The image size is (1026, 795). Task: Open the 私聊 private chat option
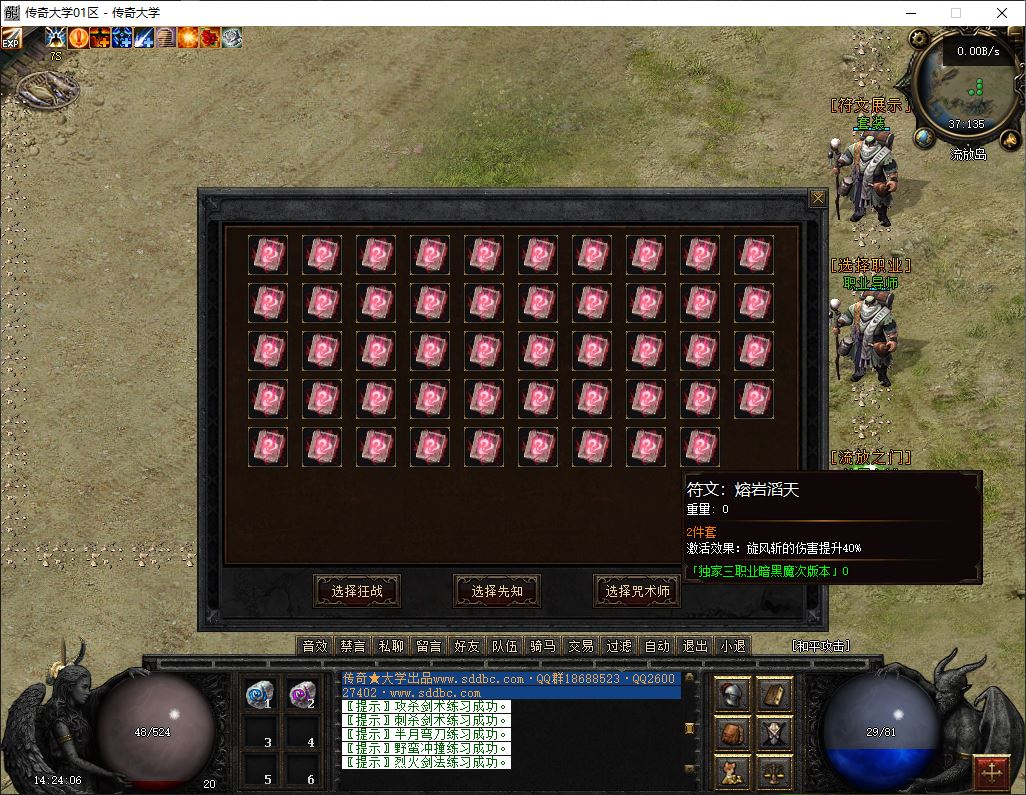tap(391, 646)
